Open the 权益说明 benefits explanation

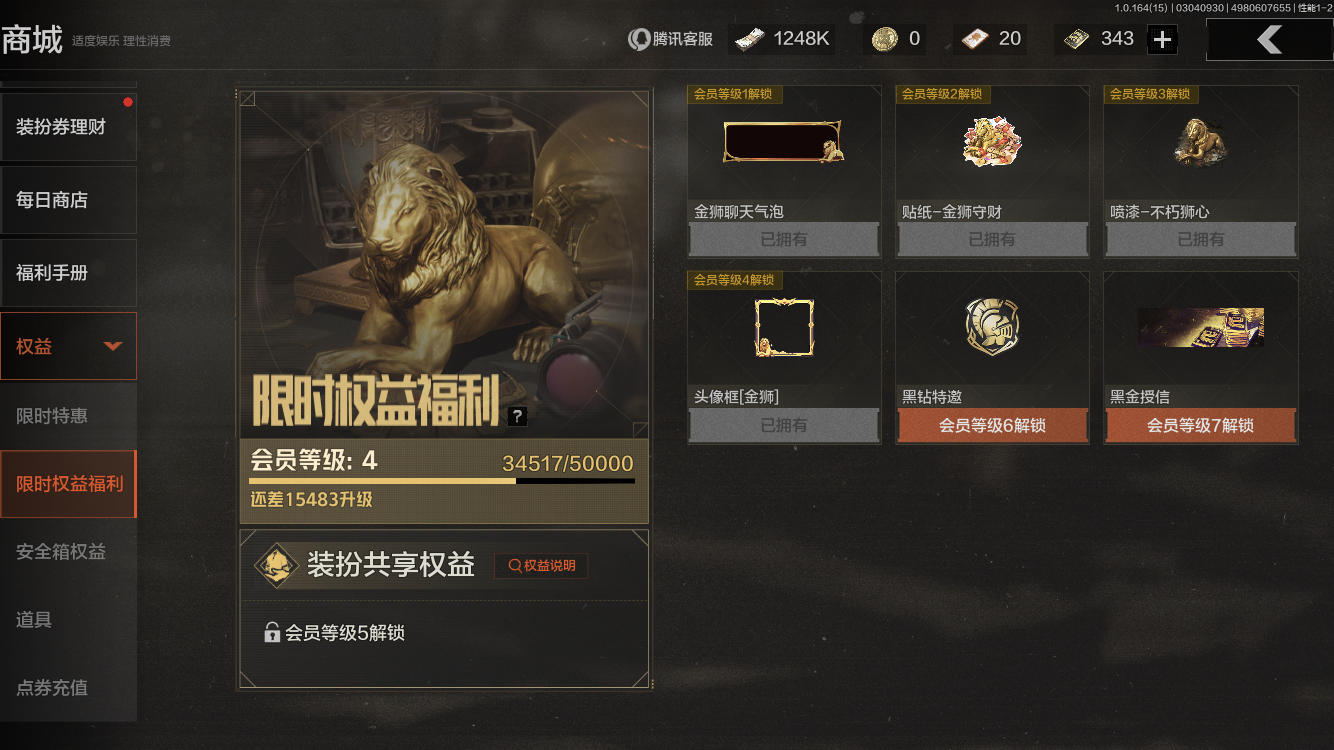(540, 565)
